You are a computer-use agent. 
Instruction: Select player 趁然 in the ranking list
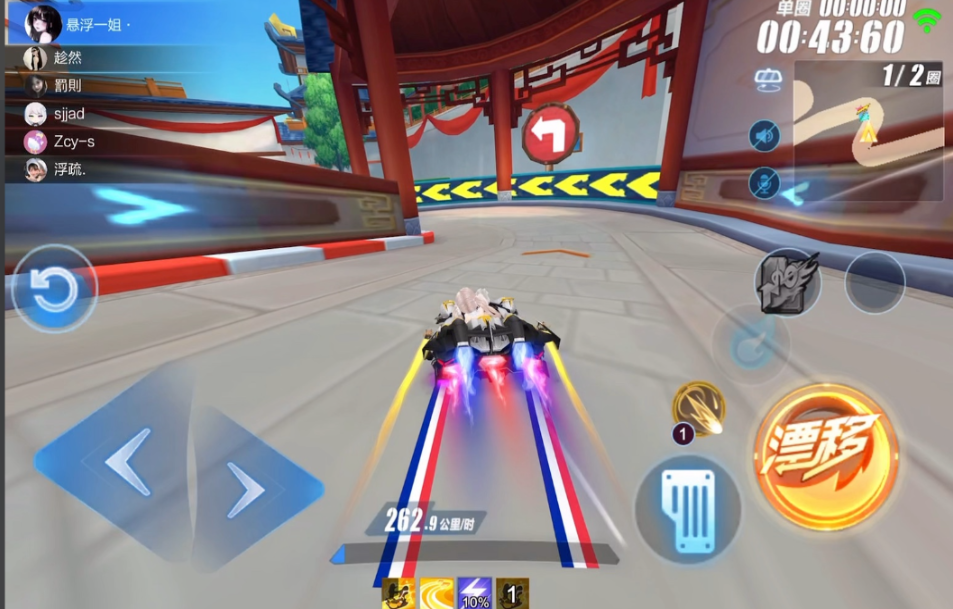[68, 58]
